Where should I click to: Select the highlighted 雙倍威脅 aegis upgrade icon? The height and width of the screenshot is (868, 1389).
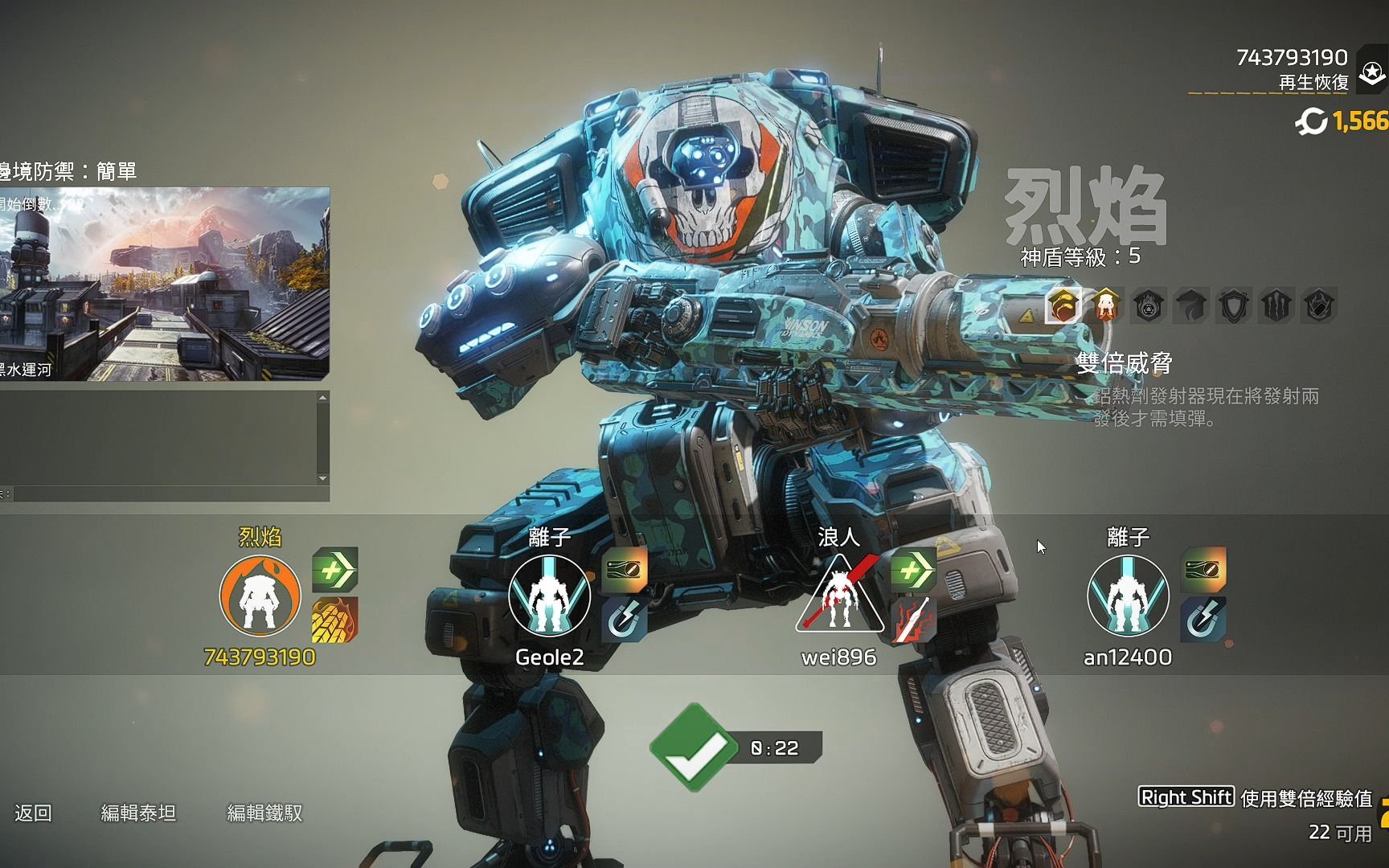click(x=1063, y=306)
